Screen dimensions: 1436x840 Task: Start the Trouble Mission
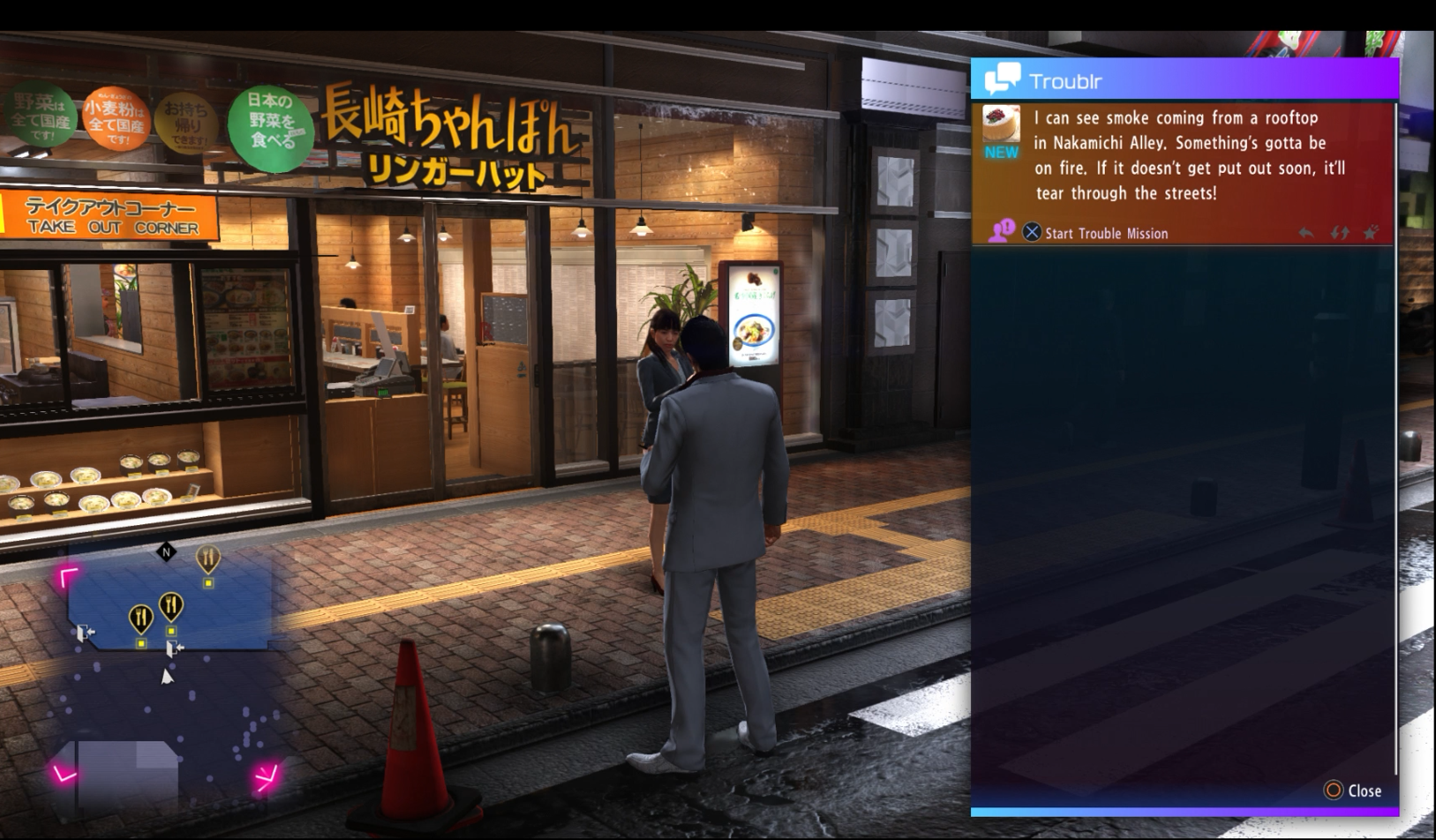[1094, 233]
